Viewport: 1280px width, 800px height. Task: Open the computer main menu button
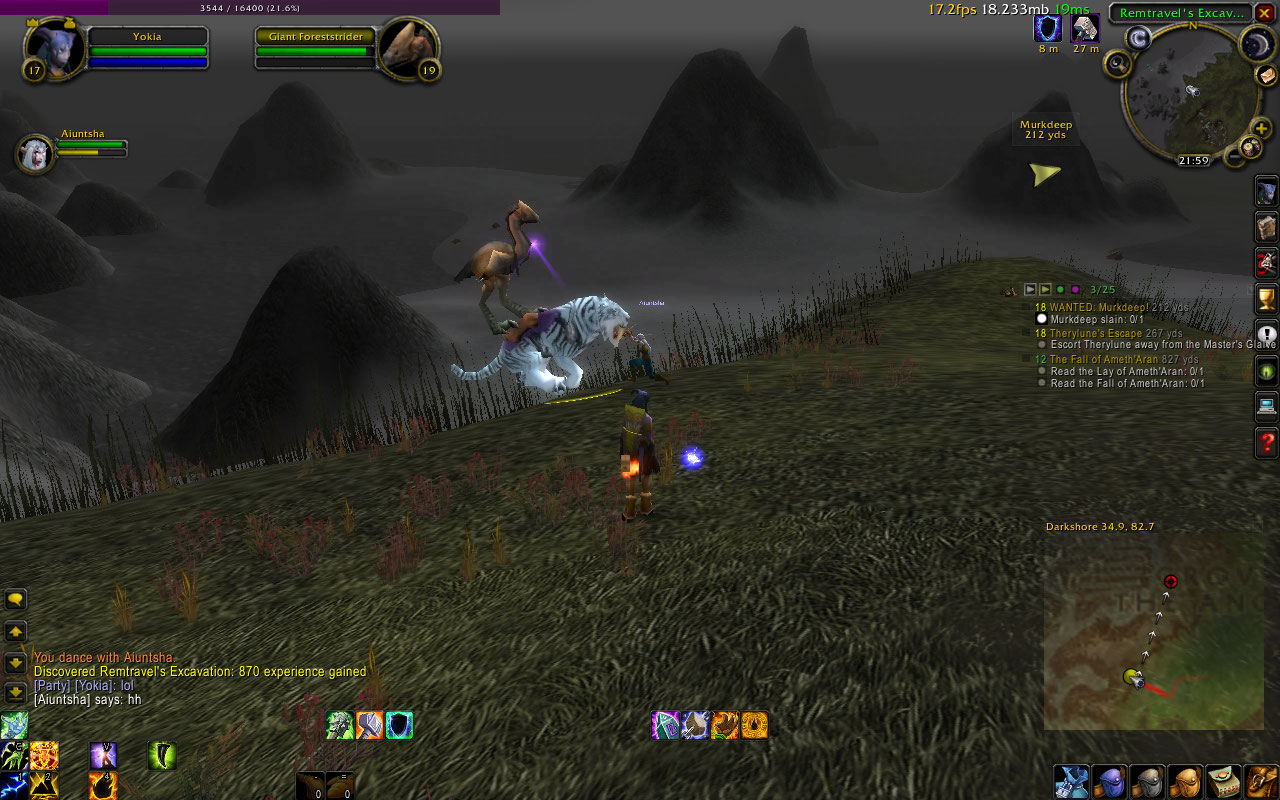coord(1266,406)
